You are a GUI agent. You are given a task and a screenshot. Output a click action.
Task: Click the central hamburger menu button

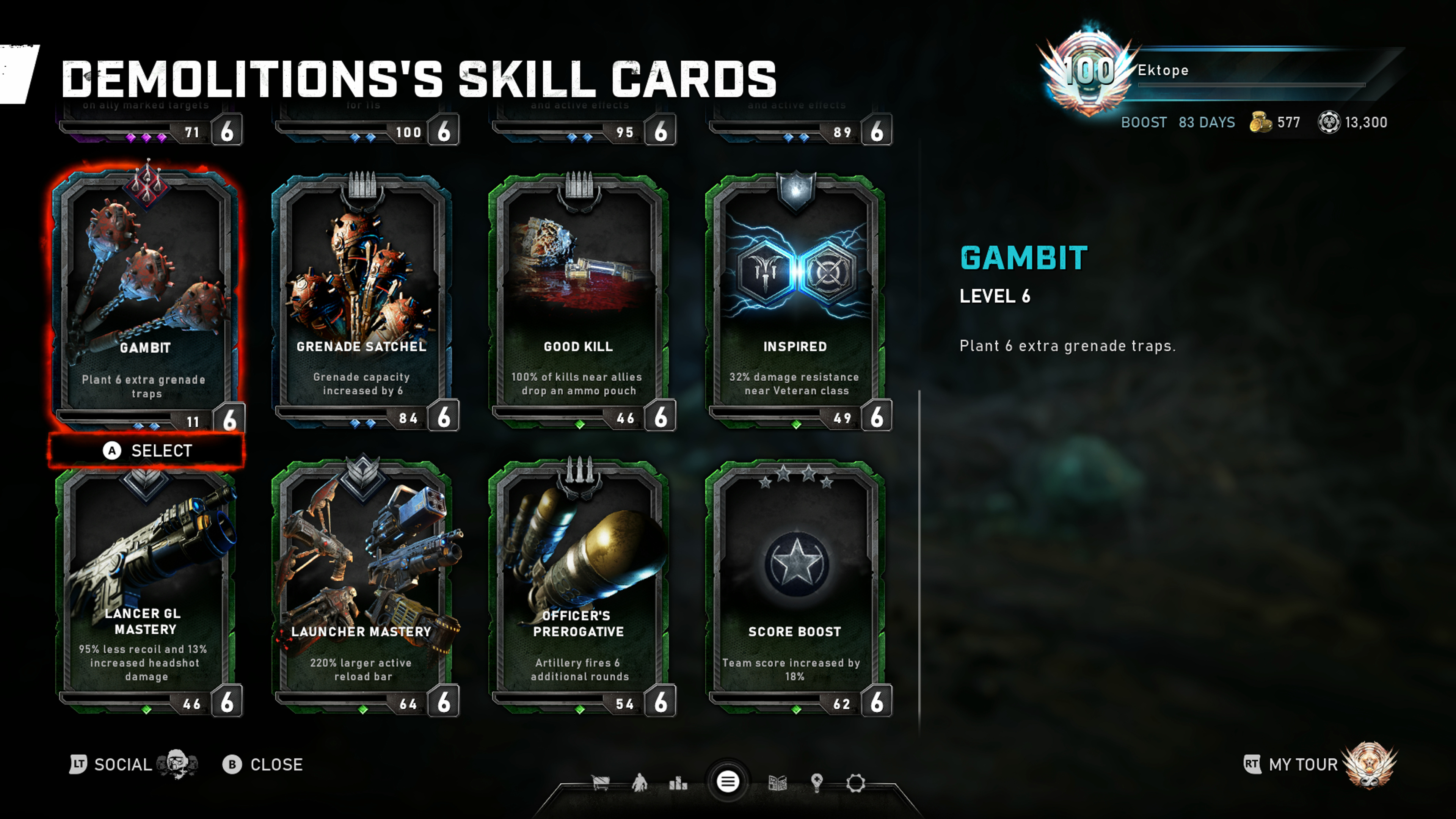coord(728,782)
